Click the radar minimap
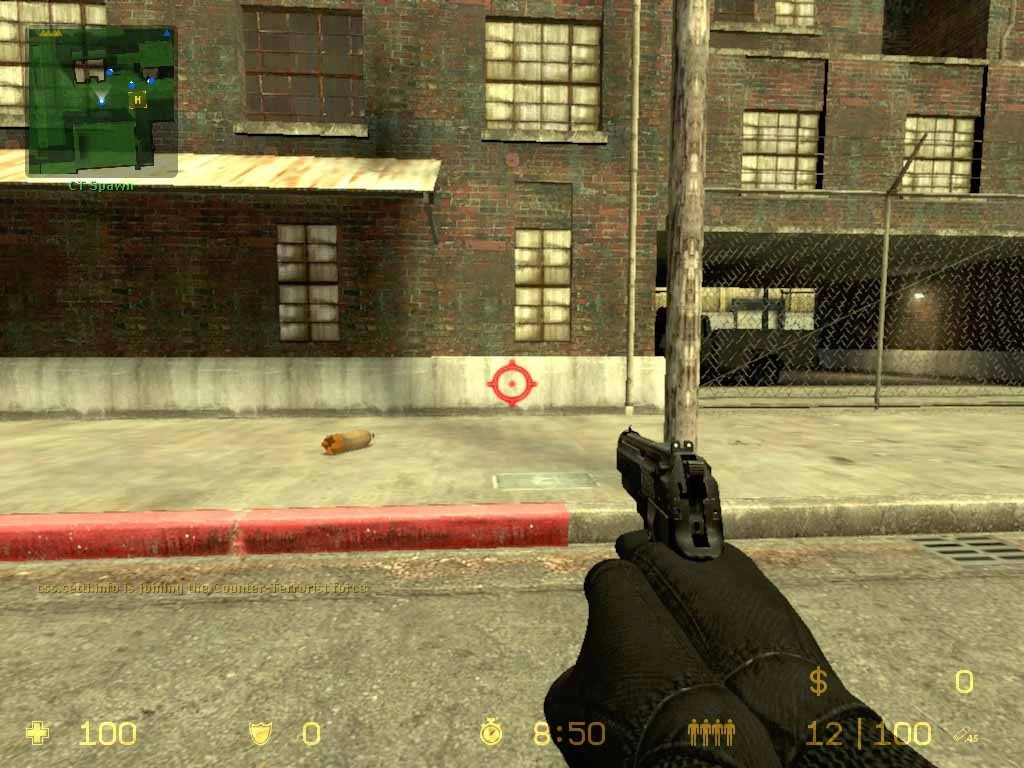Viewport: 1024px width, 768px height. click(101, 100)
